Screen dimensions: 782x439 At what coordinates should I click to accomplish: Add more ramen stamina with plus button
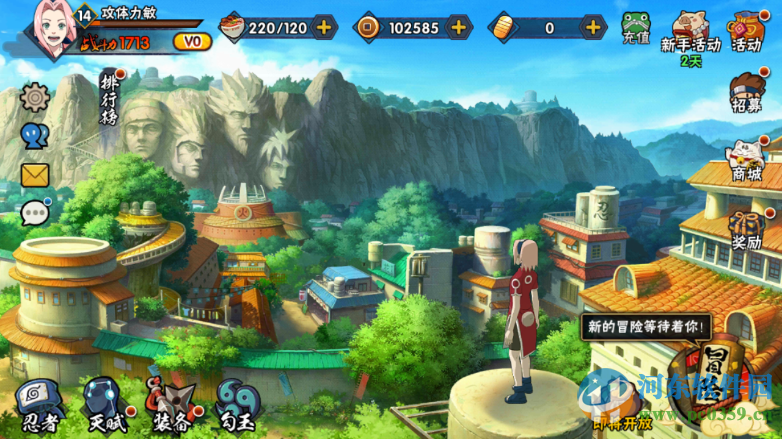click(x=324, y=27)
